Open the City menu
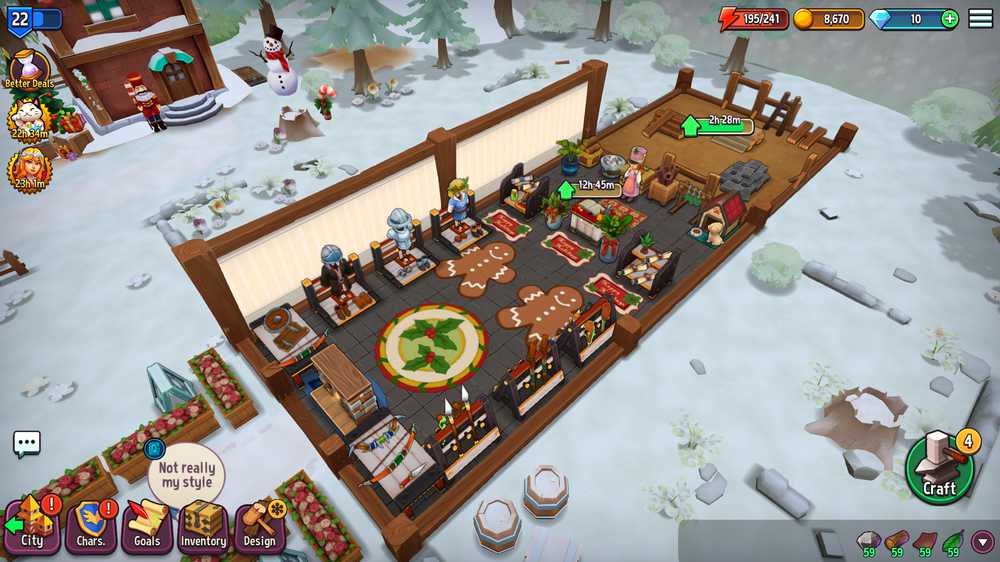The height and width of the screenshot is (562, 1000). pos(32,527)
